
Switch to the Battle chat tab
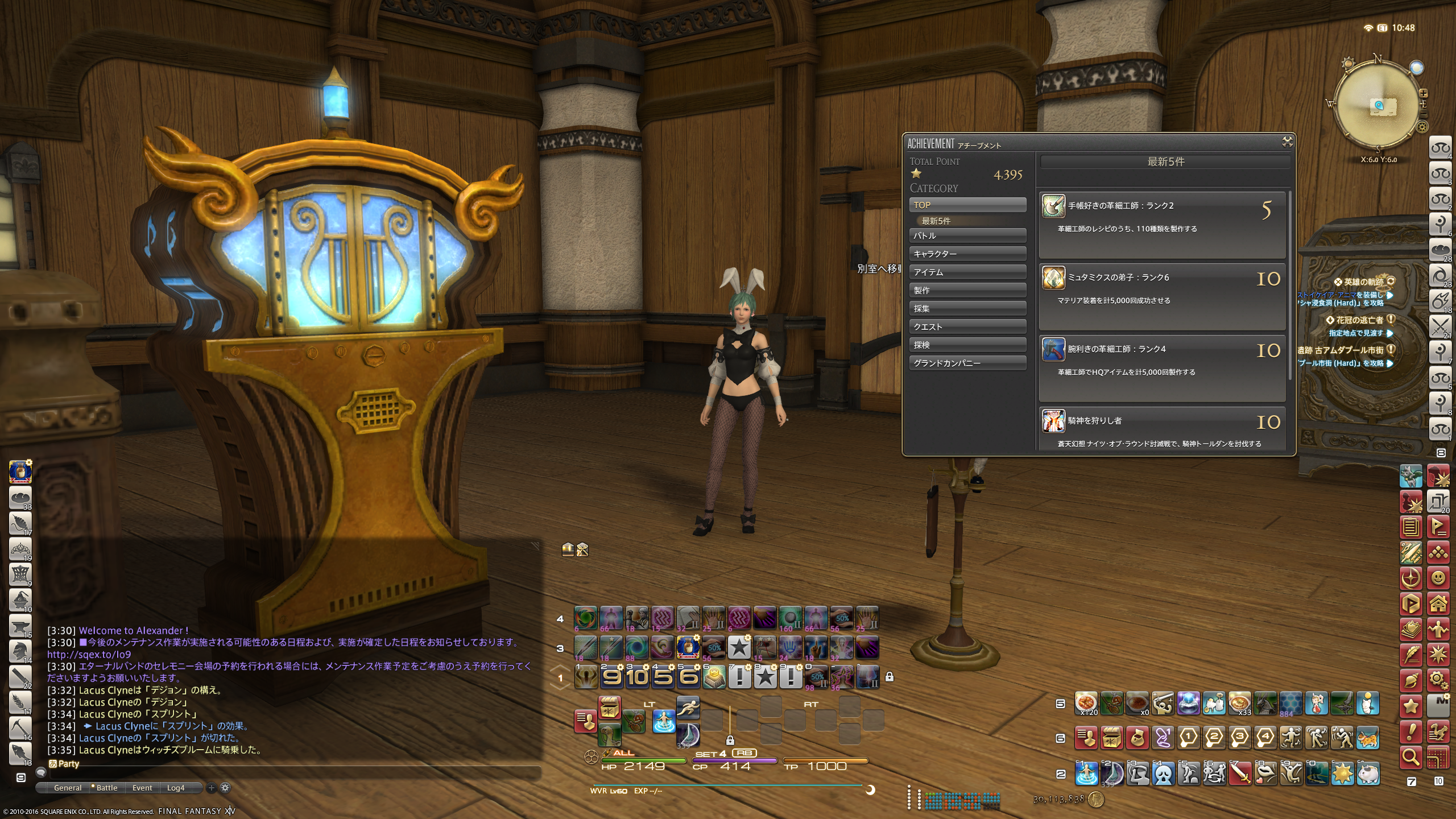(x=106, y=788)
